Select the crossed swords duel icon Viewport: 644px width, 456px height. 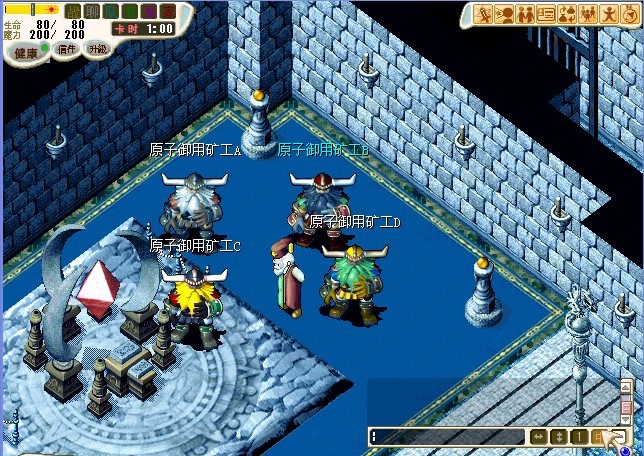[x=483, y=14]
